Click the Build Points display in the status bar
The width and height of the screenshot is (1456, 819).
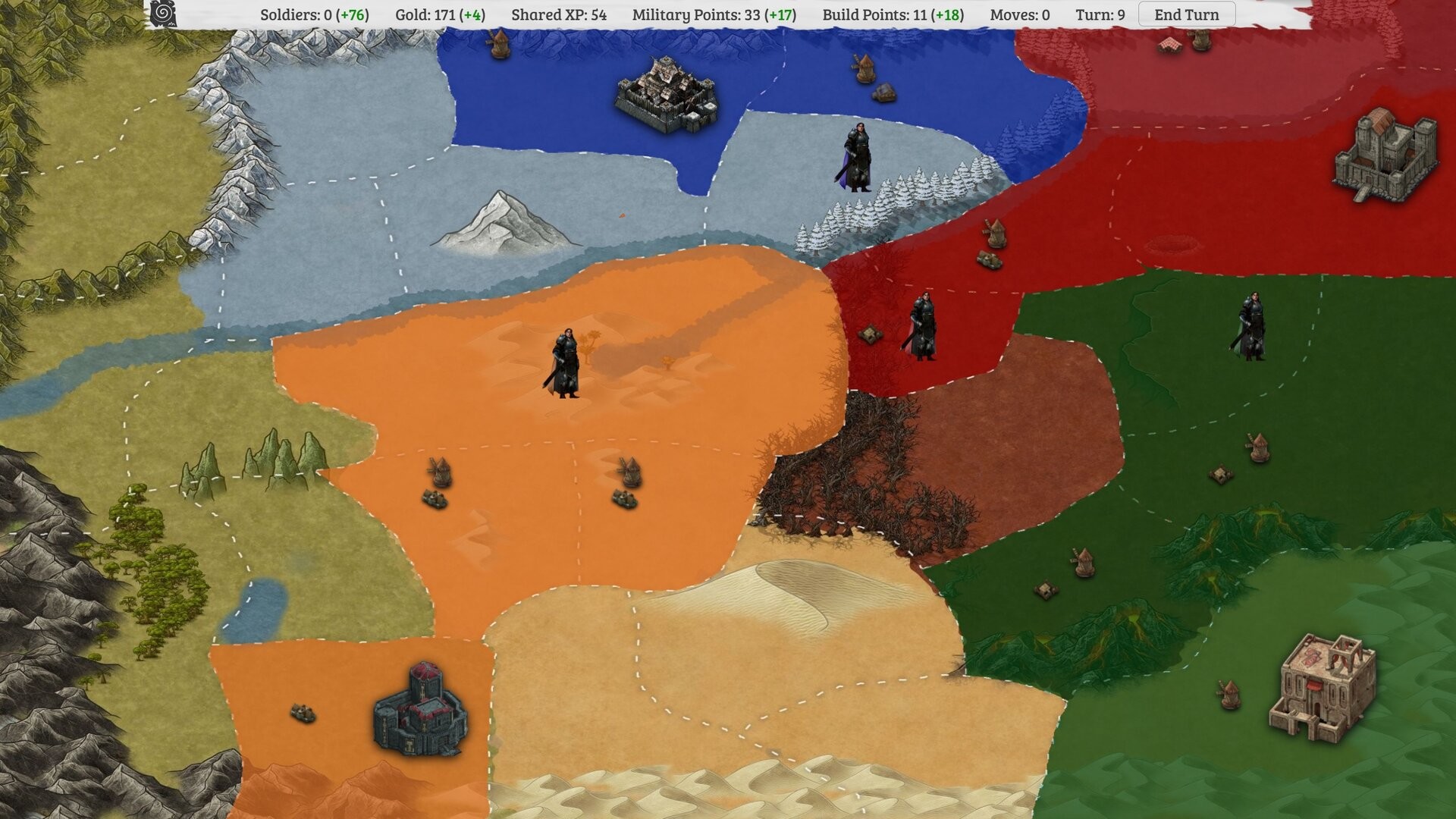(x=891, y=14)
